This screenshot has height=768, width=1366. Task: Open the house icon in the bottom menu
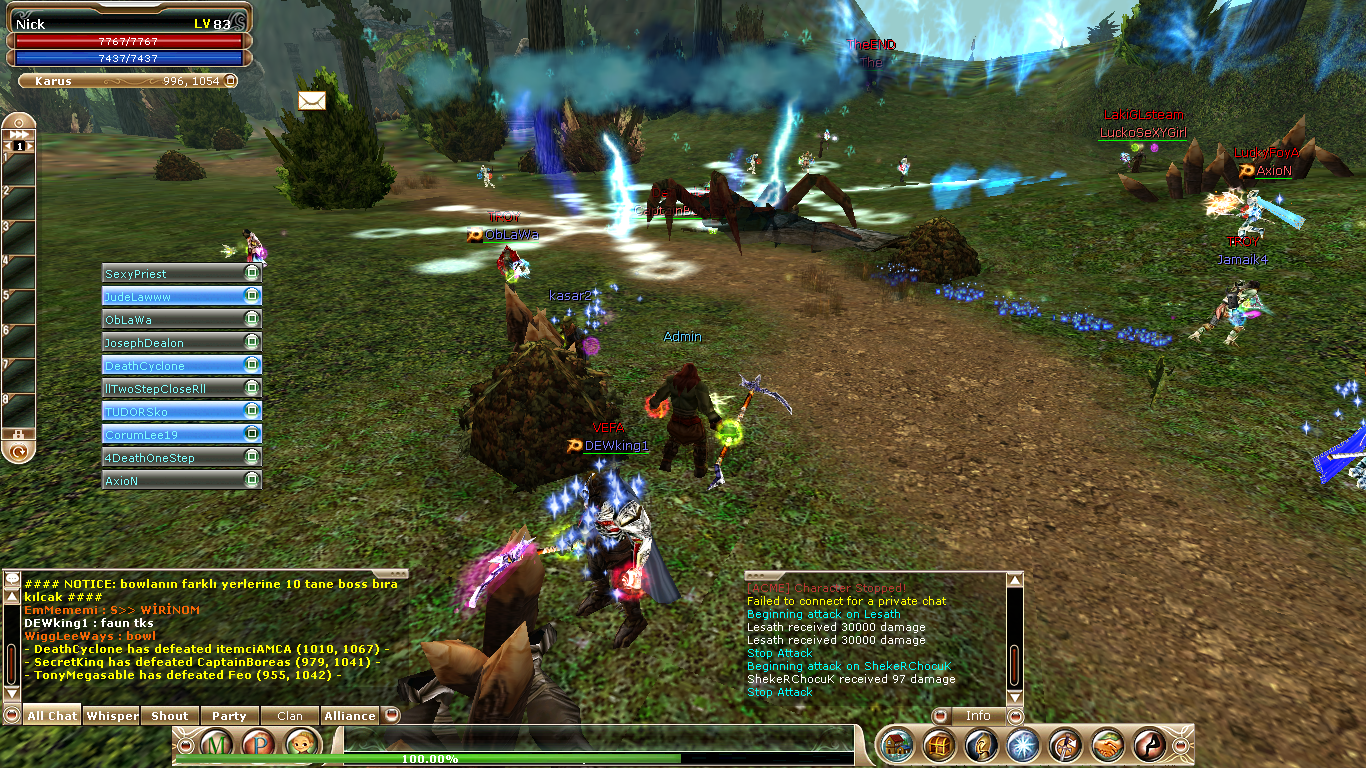897,745
